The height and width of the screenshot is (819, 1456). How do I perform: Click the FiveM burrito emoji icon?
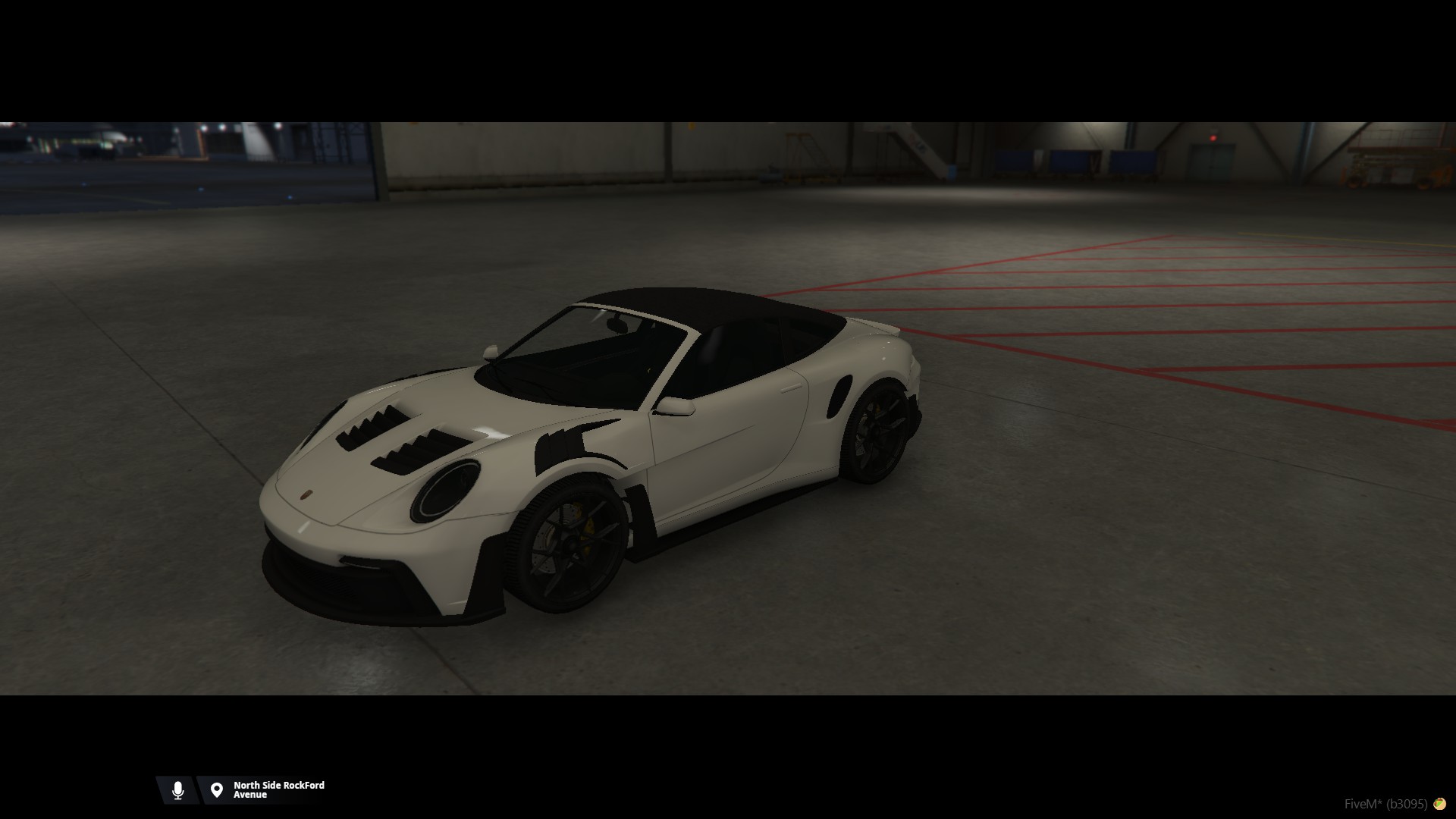click(1439, 804)
